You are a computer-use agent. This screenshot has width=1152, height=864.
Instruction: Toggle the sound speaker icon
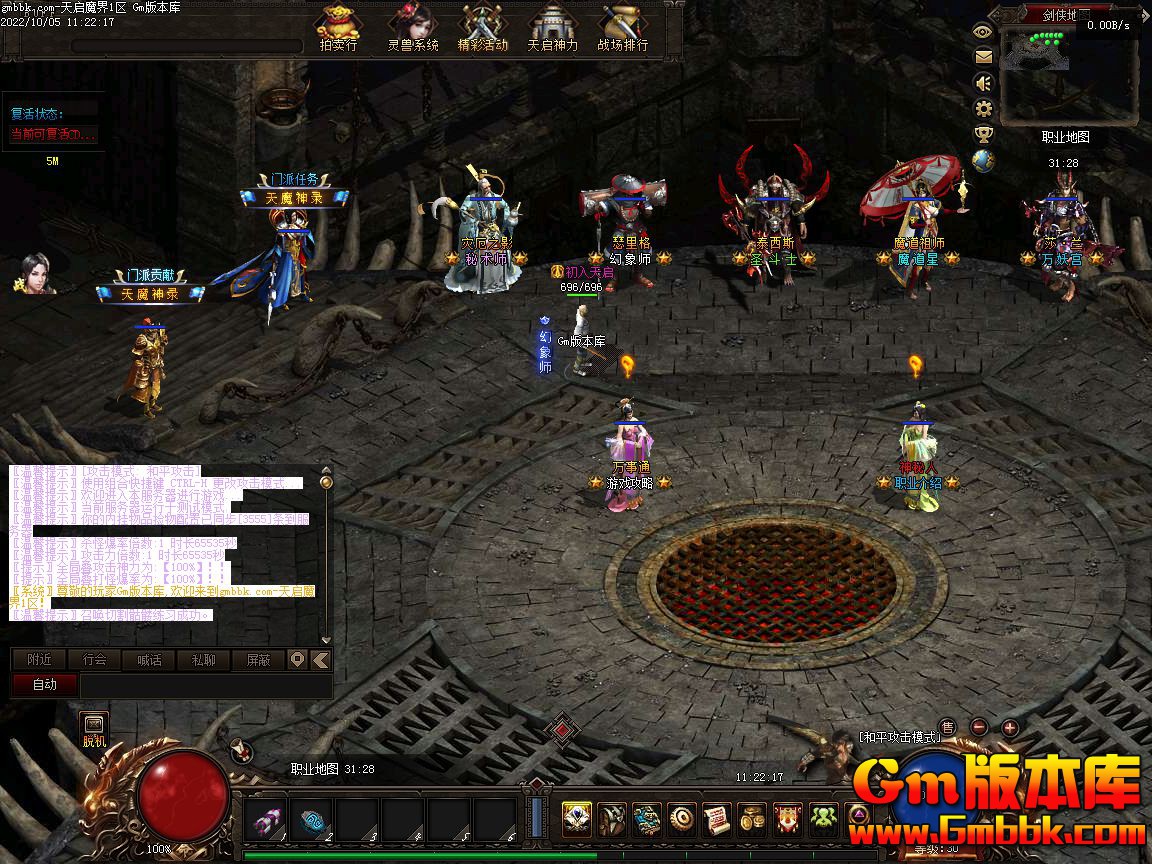click(x=983, y=83)
